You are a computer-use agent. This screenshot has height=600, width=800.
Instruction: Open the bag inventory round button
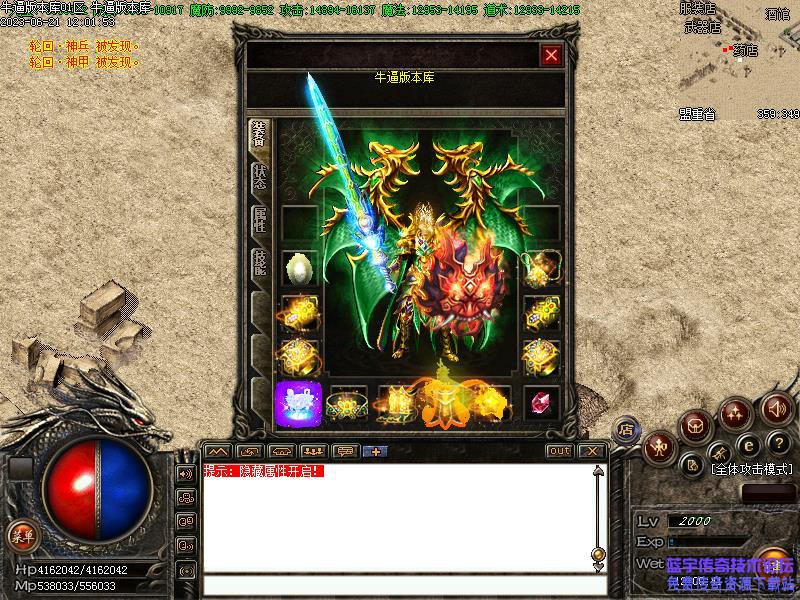pos(694,427)
